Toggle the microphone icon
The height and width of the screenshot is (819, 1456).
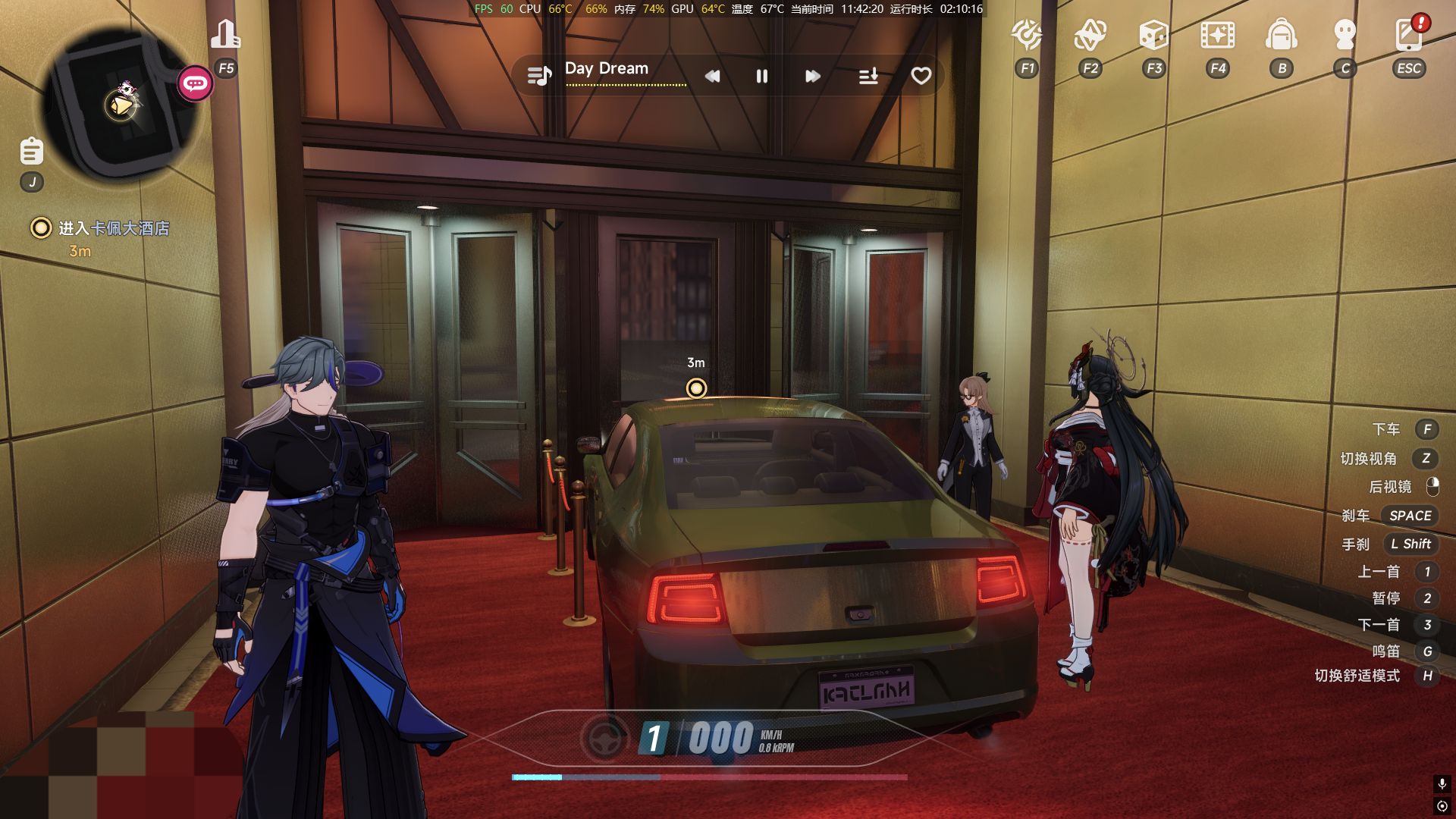pyautogui.click(x=1442, y=783)
